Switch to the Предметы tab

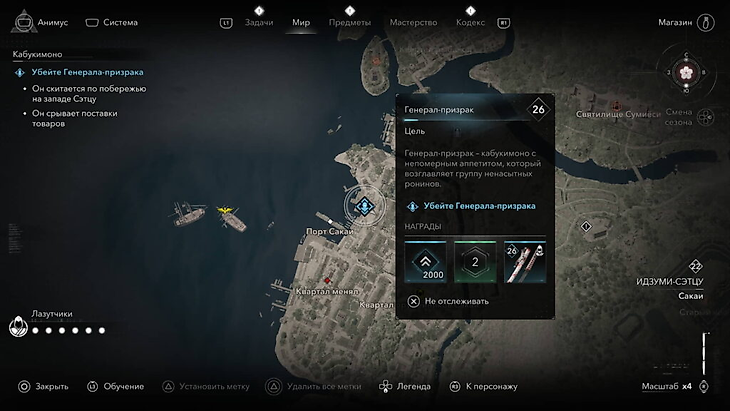[350, 22]
